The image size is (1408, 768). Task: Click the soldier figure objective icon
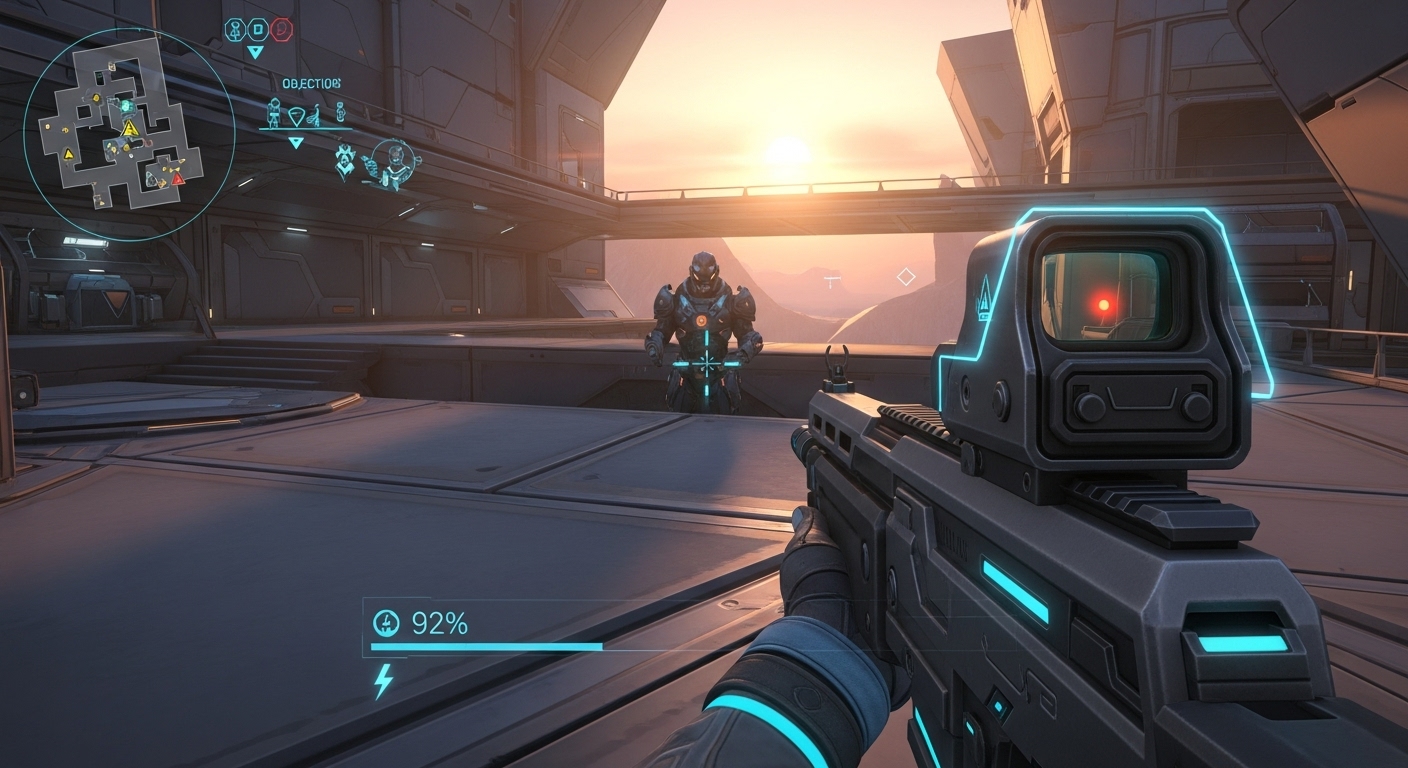click(x=273, y=114)
